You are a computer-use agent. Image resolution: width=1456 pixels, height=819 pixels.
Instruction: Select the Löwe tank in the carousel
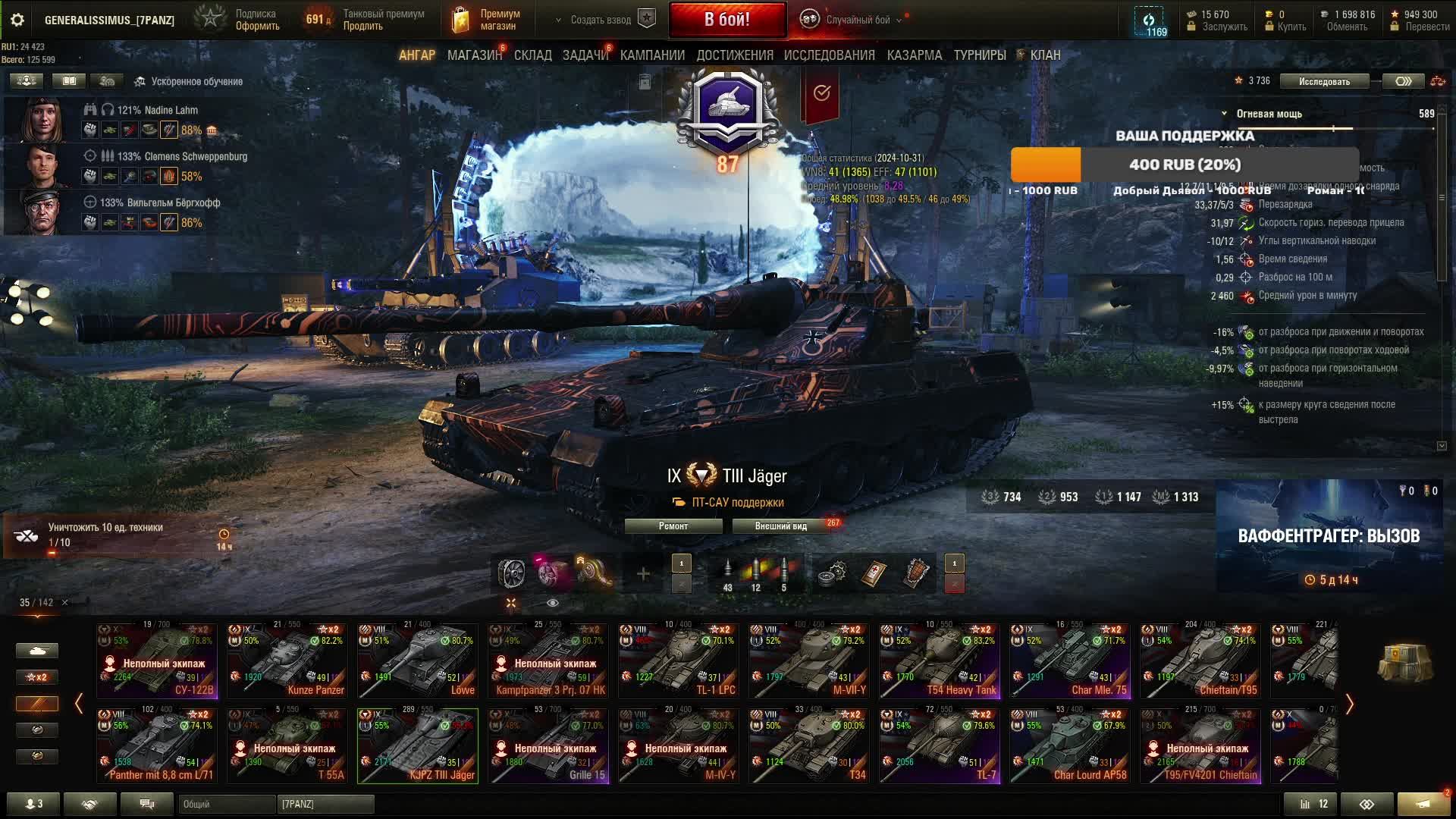(x=418, y=660)
